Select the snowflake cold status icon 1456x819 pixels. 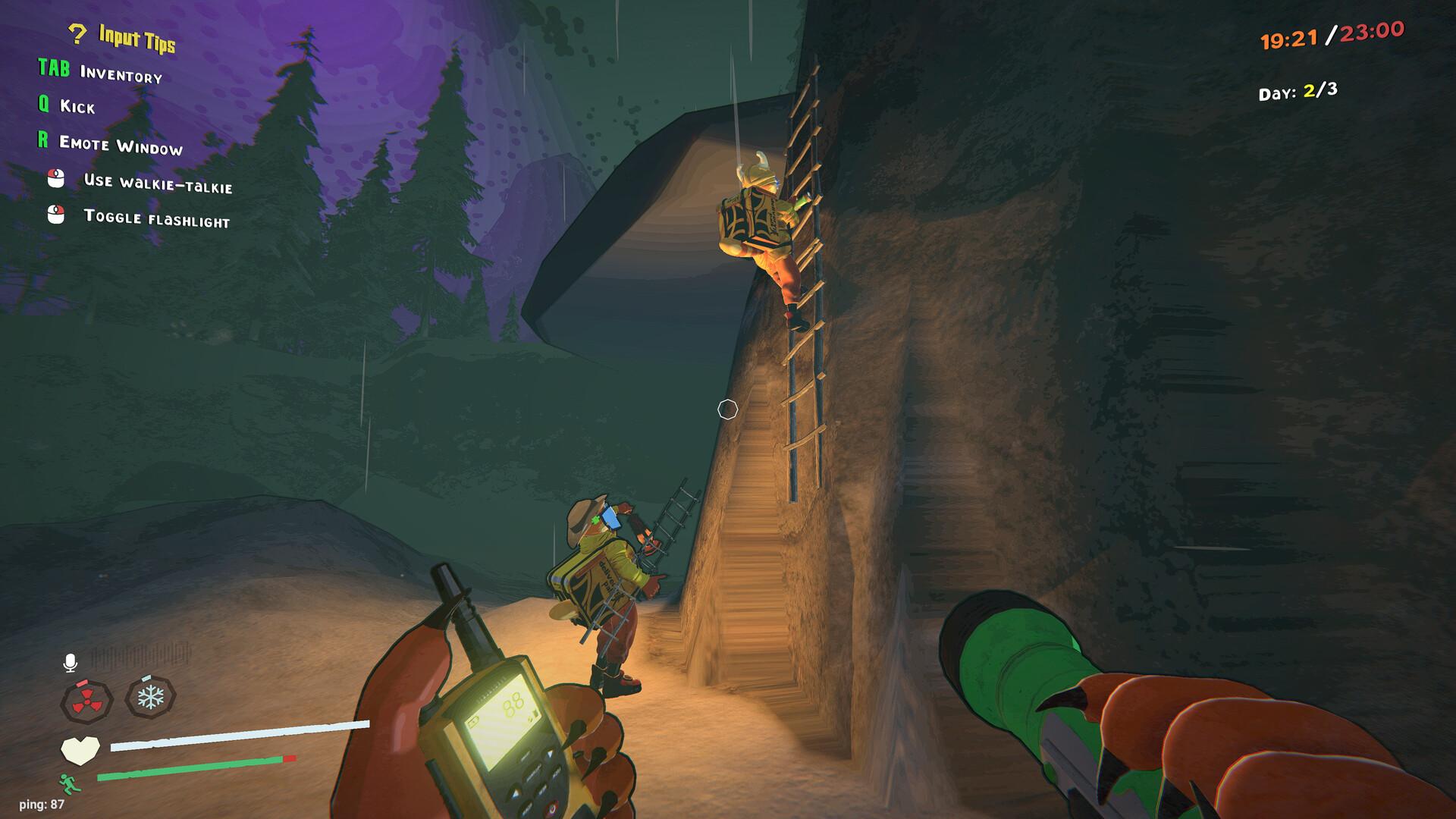[x=150, y=697]
